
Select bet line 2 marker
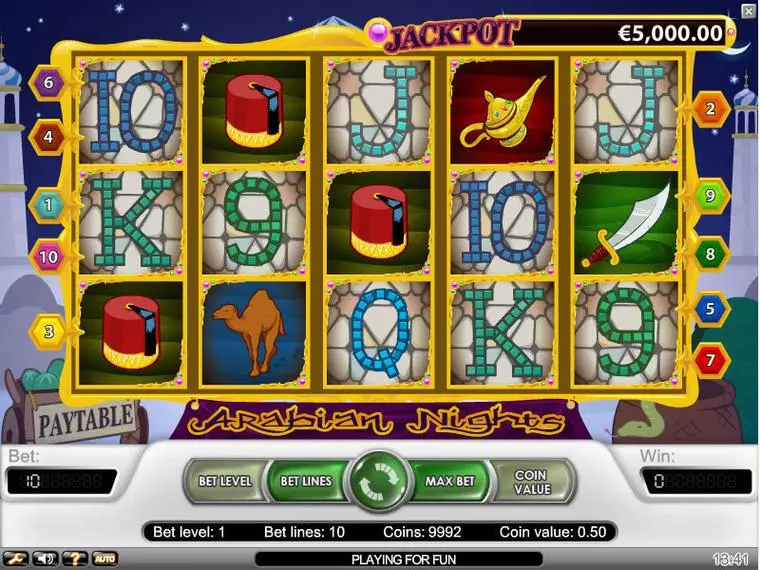(x=710, y=110)
